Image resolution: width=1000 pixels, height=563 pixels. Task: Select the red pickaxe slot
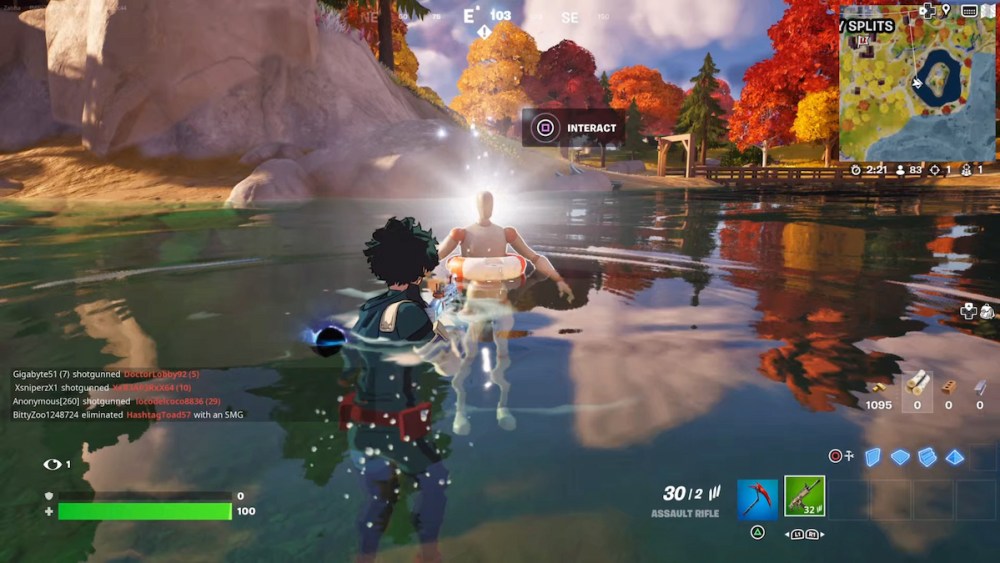coord(757,499)
